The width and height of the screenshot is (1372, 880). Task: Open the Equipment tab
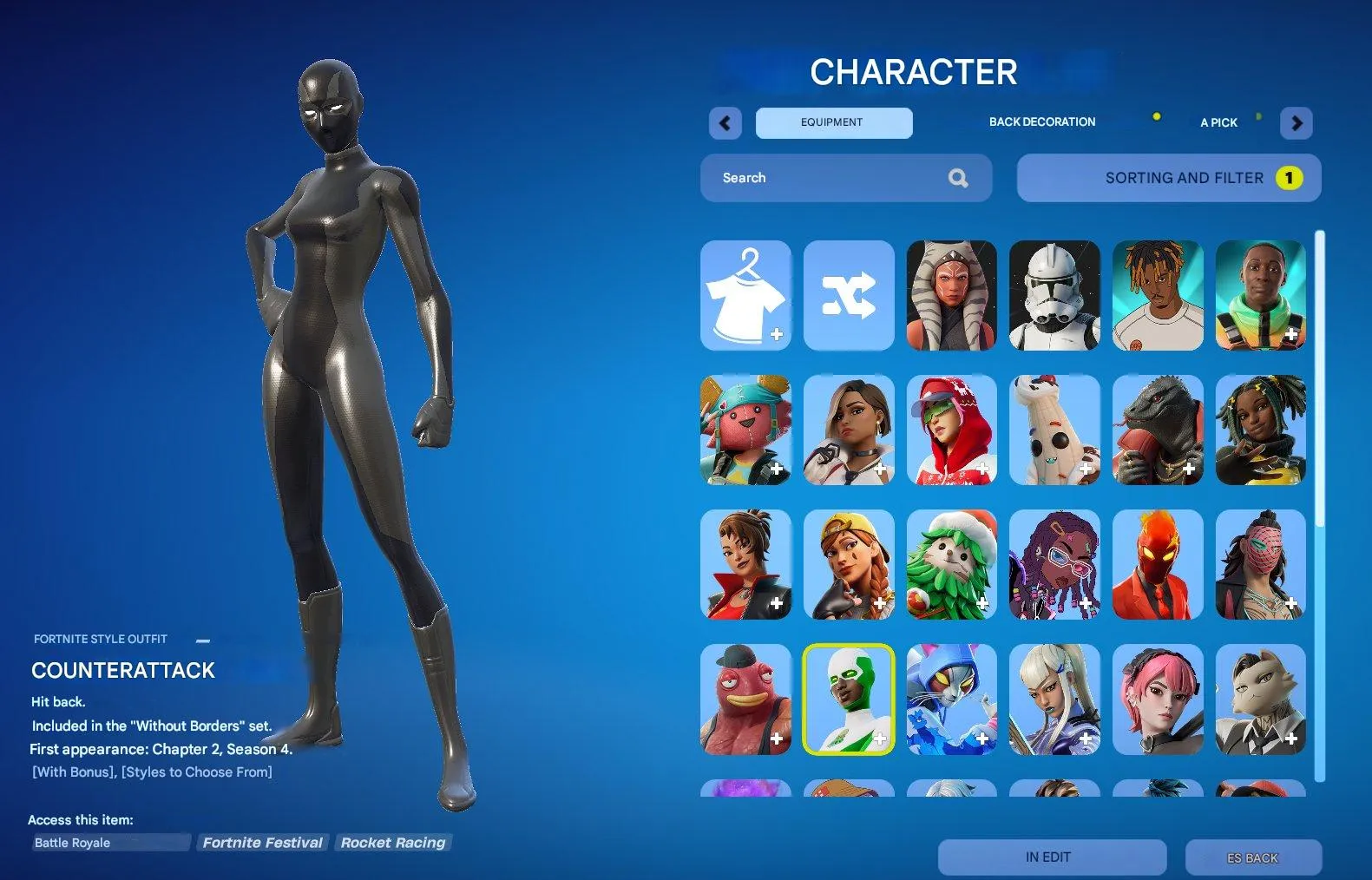coord(832,122)
